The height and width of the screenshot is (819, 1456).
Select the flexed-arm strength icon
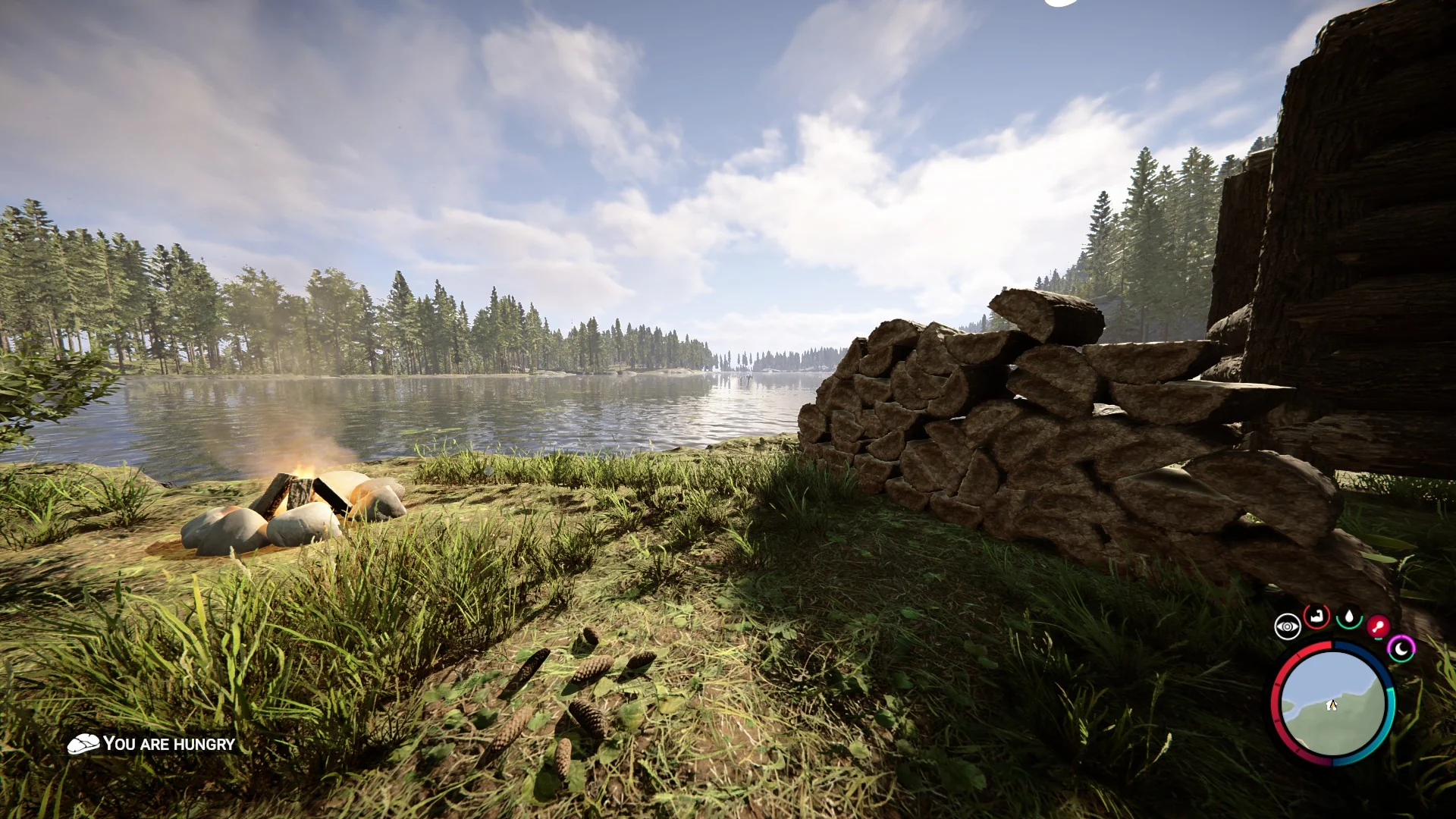pyautogui.click(x=1317, y=617)
